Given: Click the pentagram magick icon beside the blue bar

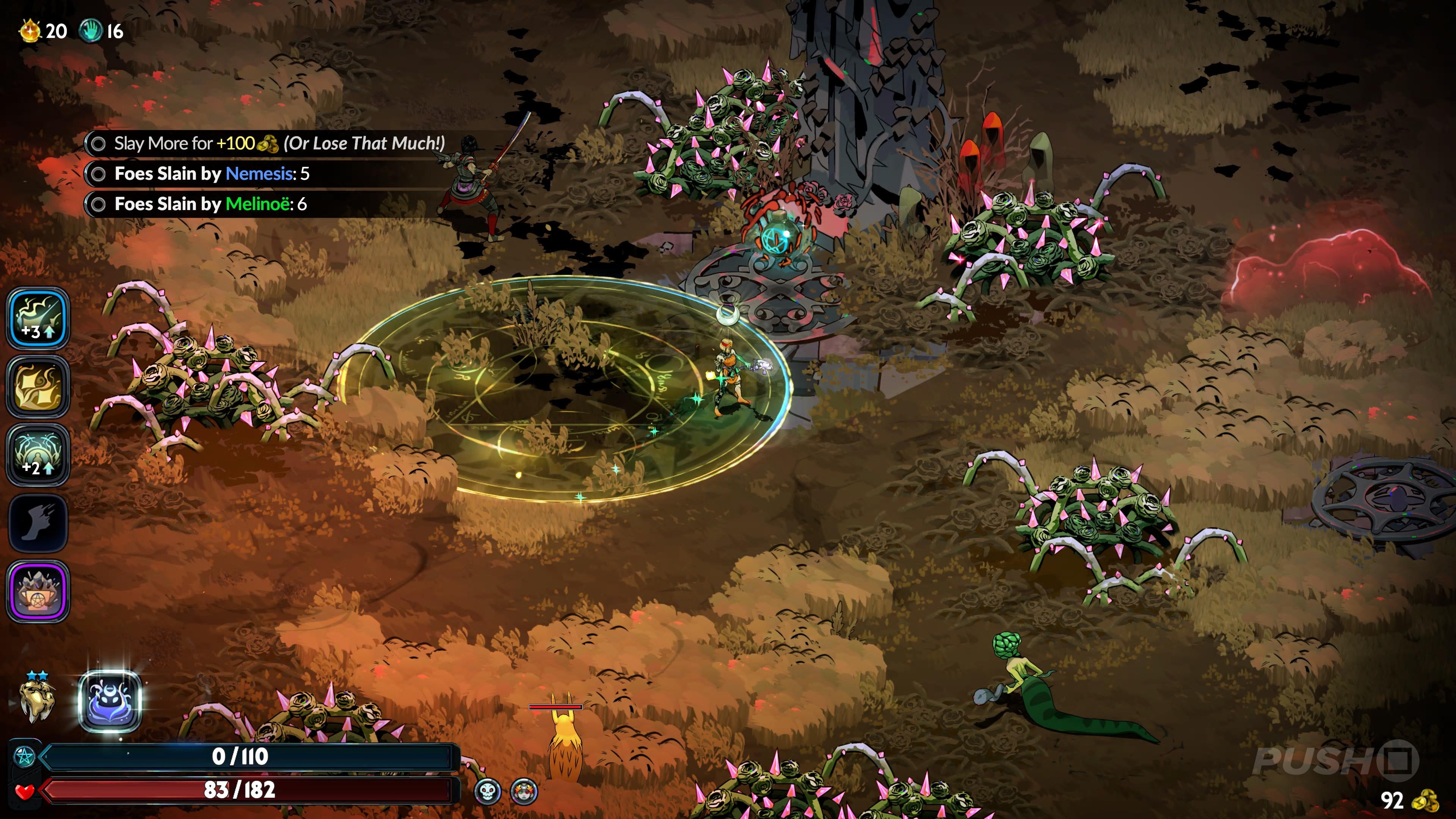Looking at the screenshot, I should (x=24, y=756).
